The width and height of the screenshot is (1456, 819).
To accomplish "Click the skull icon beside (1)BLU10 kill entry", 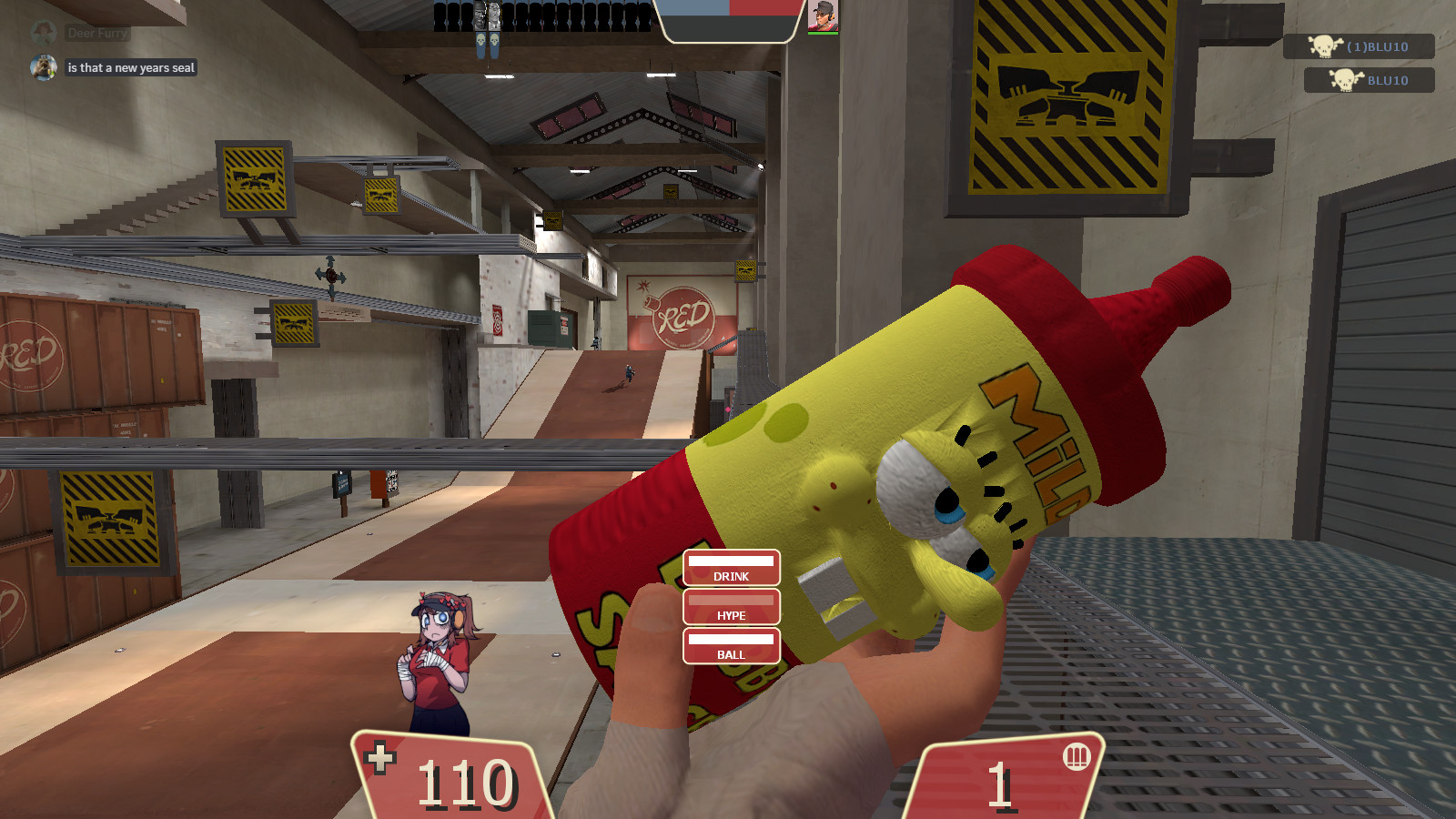I will (x=1325, y=48).
